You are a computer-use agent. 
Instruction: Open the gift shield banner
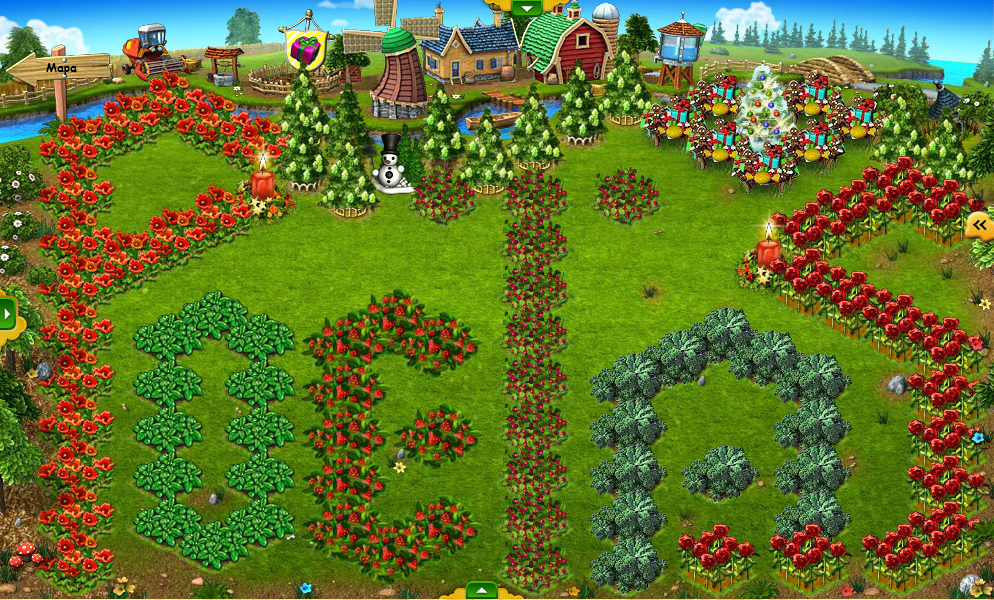click(x=306, y=48)
